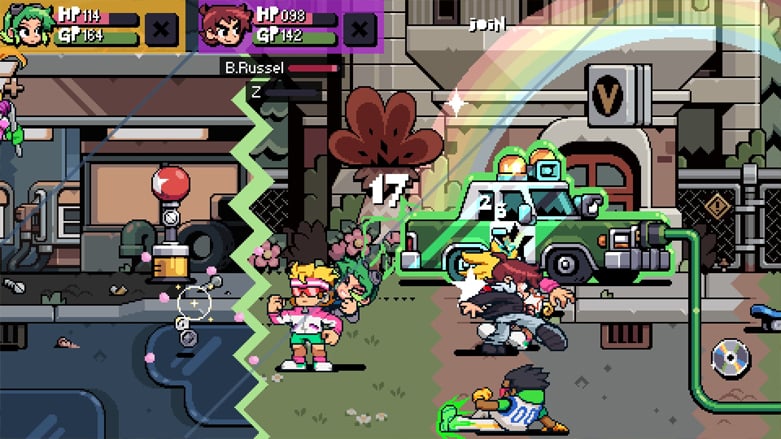This screenshot has width=781, height=439.
Task: Click the empty item slot on the purple panel
Action: 360,28
